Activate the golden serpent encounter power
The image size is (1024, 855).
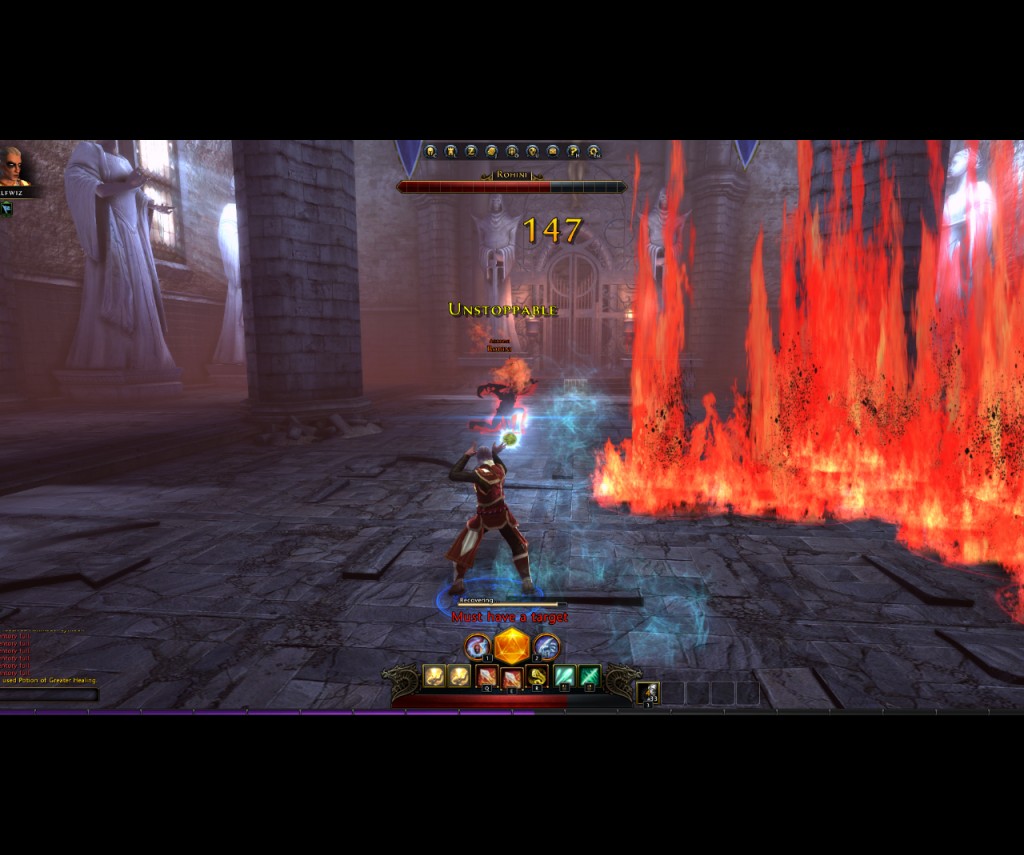click(538, 677)
